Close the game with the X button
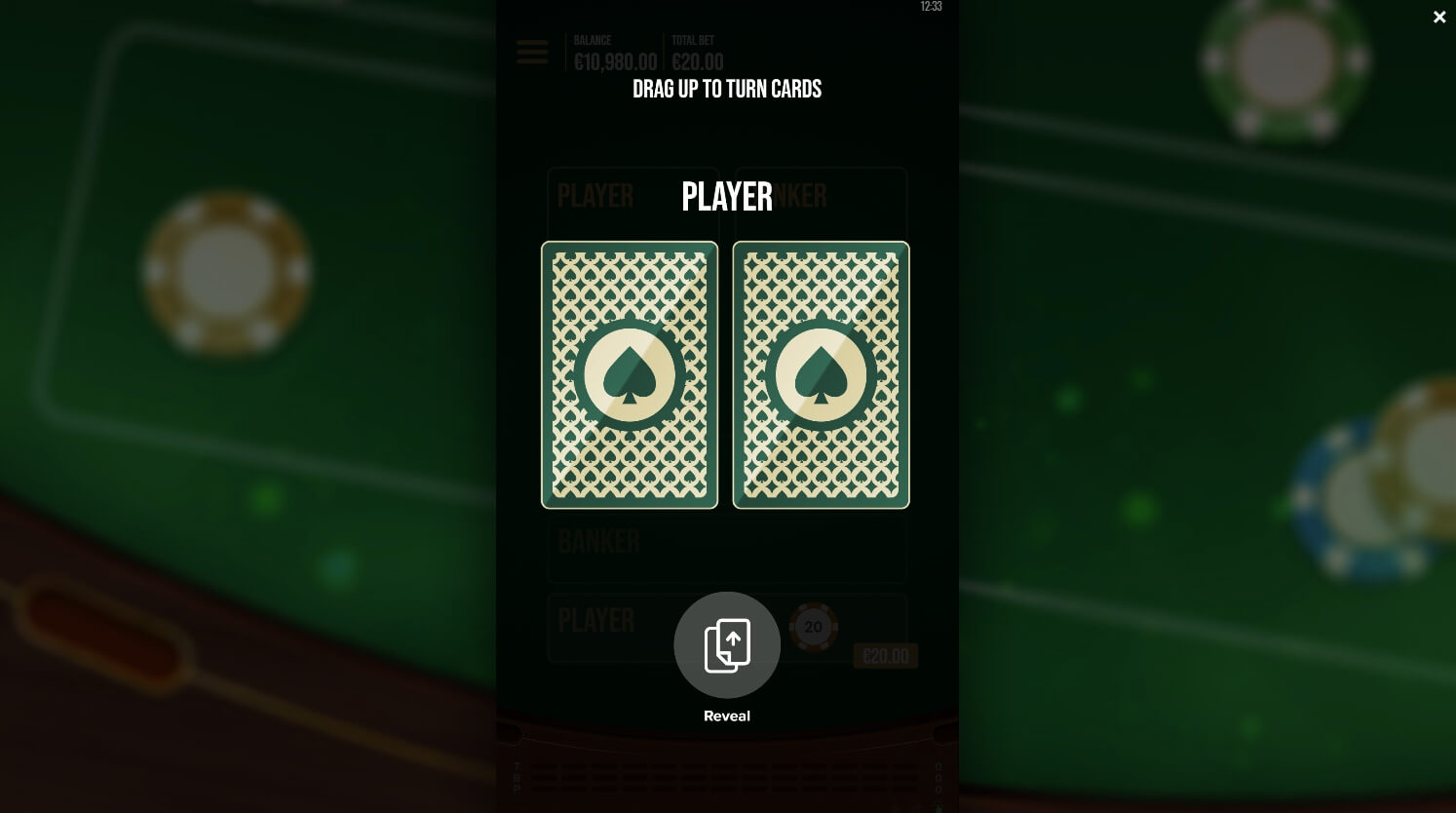The height and width of the screenshot is (813, 1456). (x=1439, y=18)
